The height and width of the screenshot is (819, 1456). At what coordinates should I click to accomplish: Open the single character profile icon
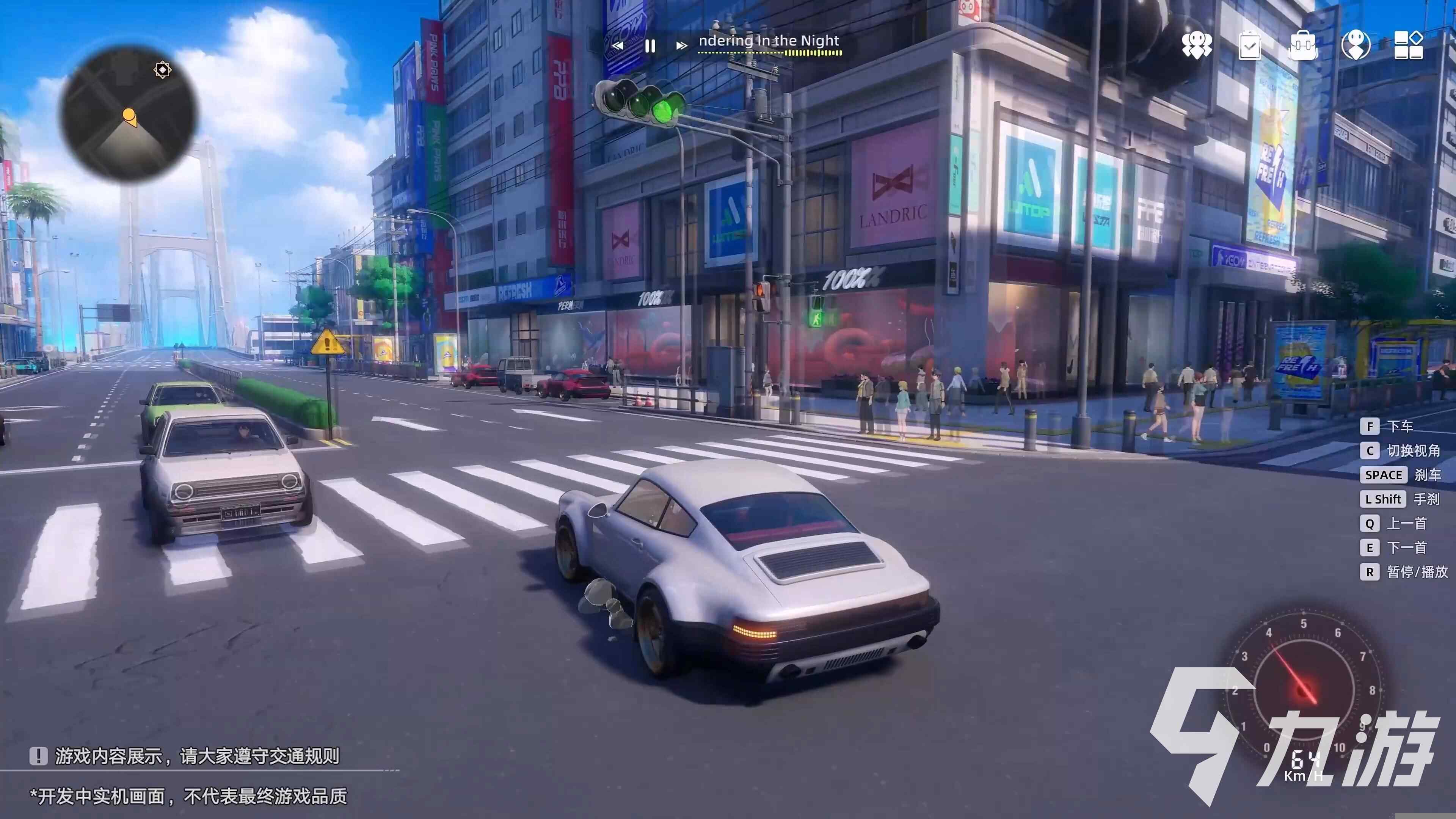tap(1356, 45)
